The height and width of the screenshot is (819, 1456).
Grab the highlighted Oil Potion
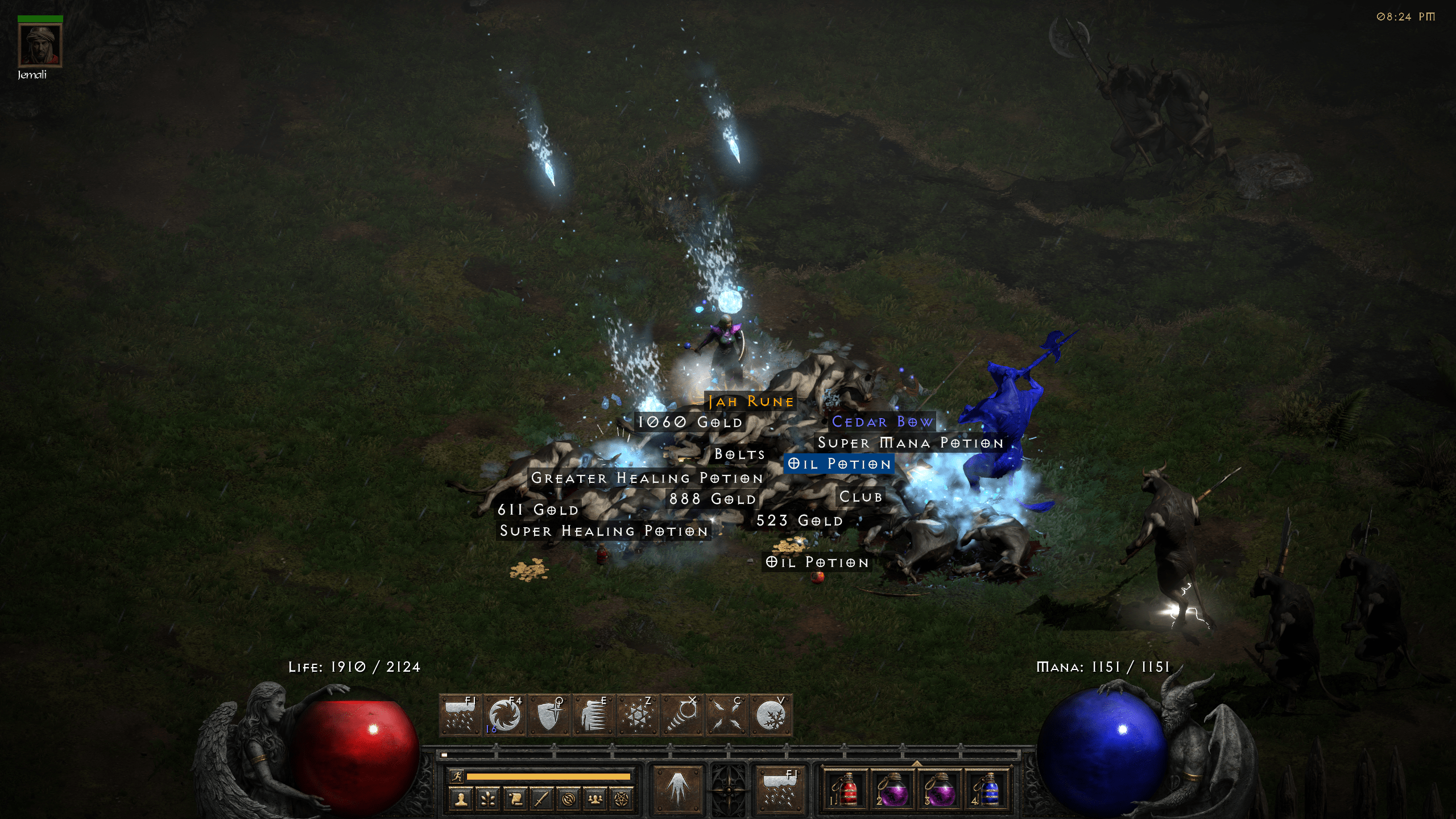pyautogui.click(x=839, y=464)
